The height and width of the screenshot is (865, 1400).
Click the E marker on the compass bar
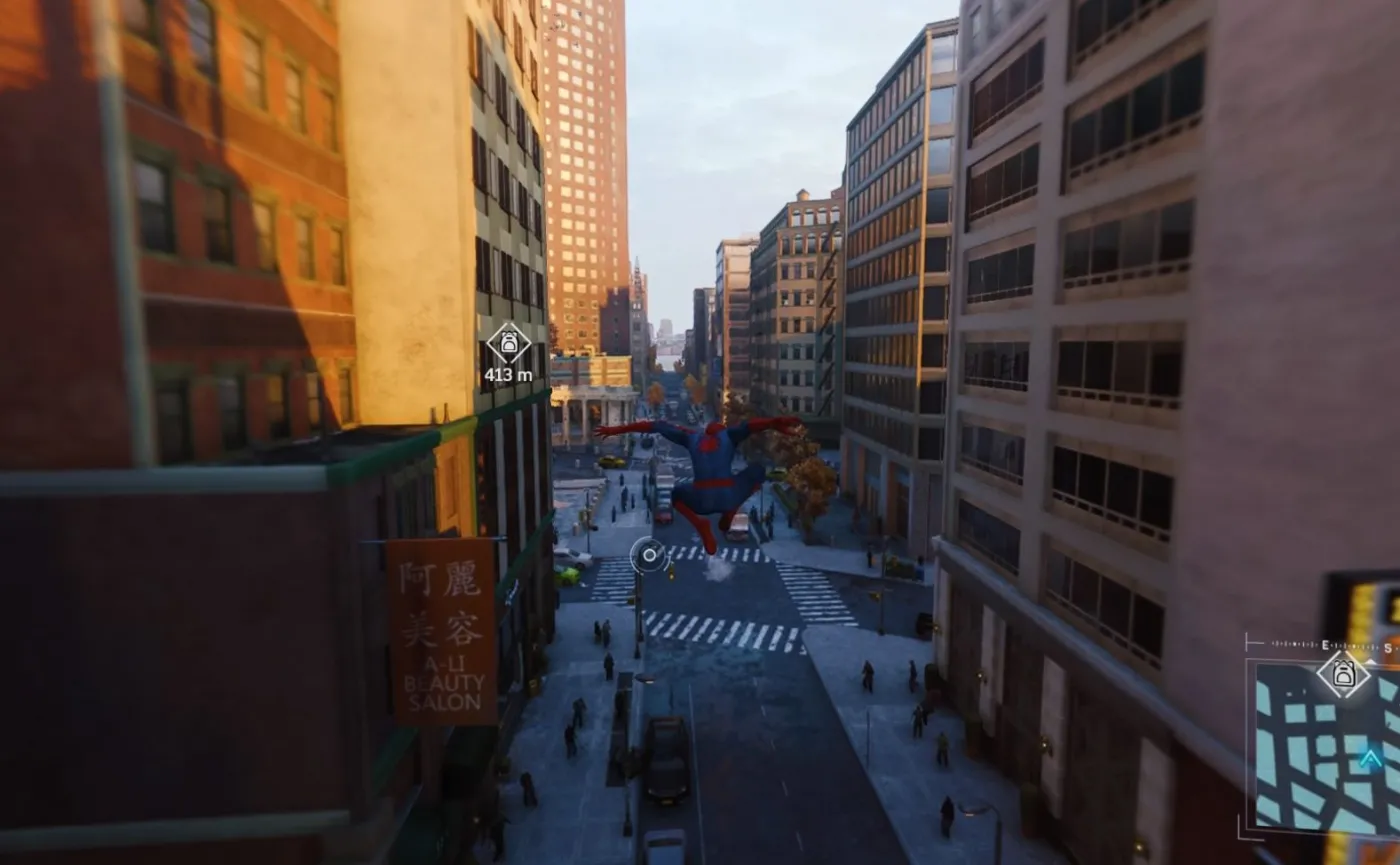tap(1326, 644)
